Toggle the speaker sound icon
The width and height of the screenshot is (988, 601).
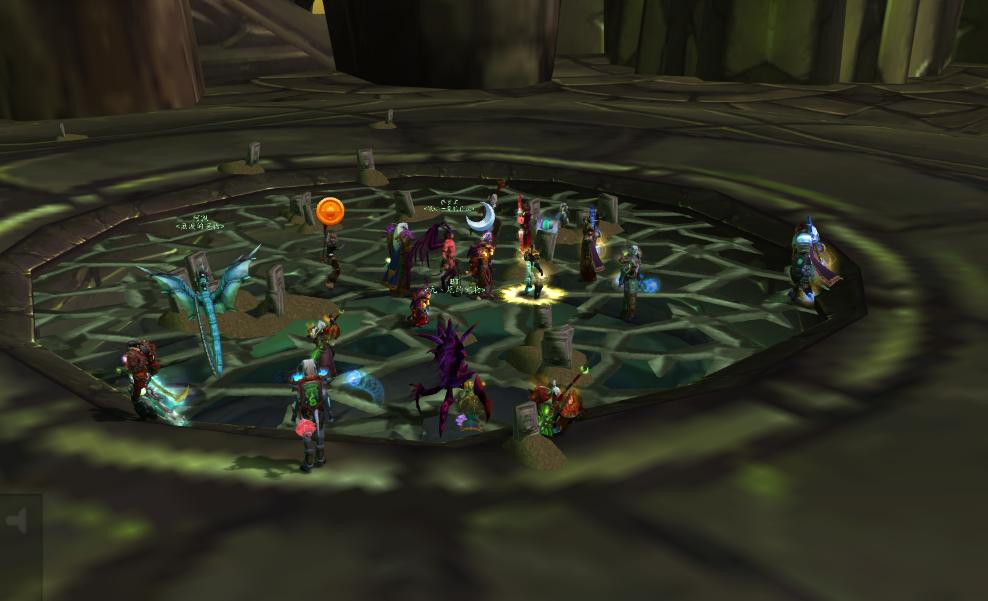point(16,521)
